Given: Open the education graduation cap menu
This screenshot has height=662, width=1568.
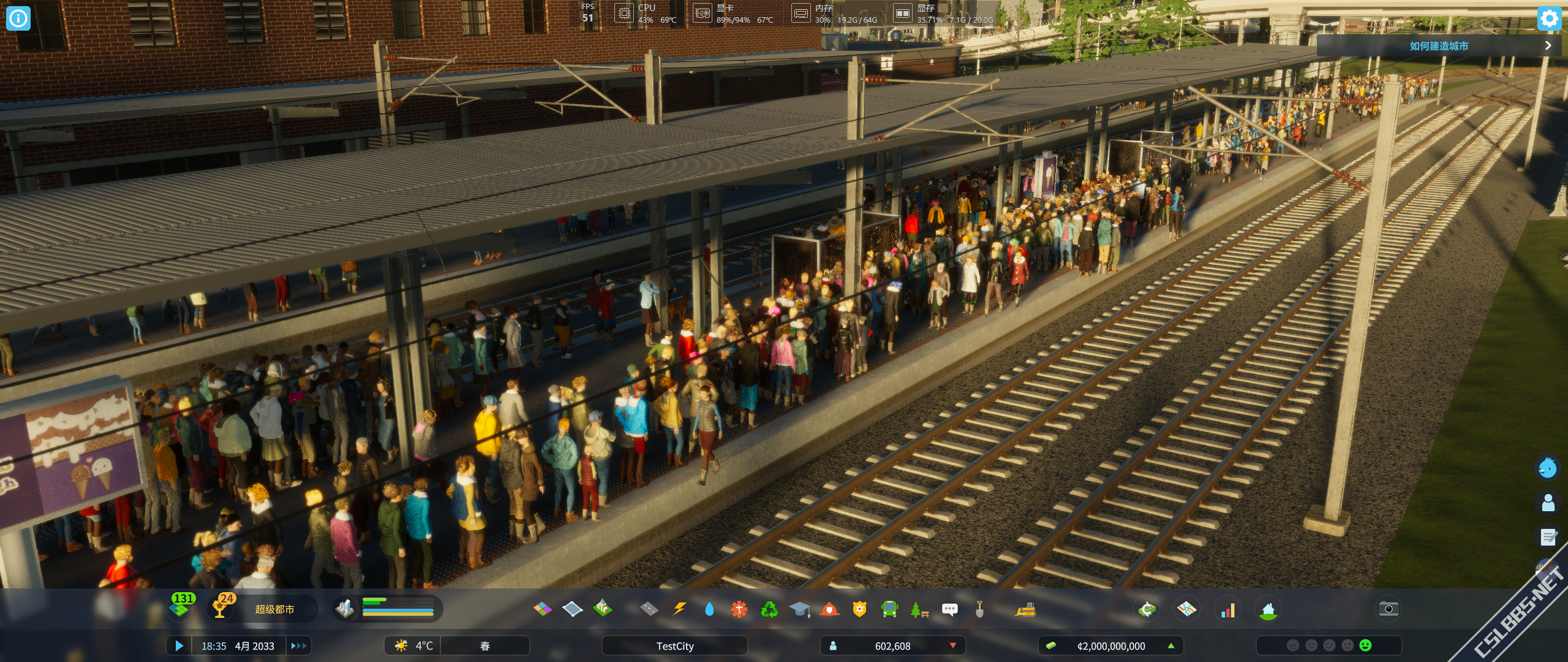Looking at the screenshot, I should [799, 609].
